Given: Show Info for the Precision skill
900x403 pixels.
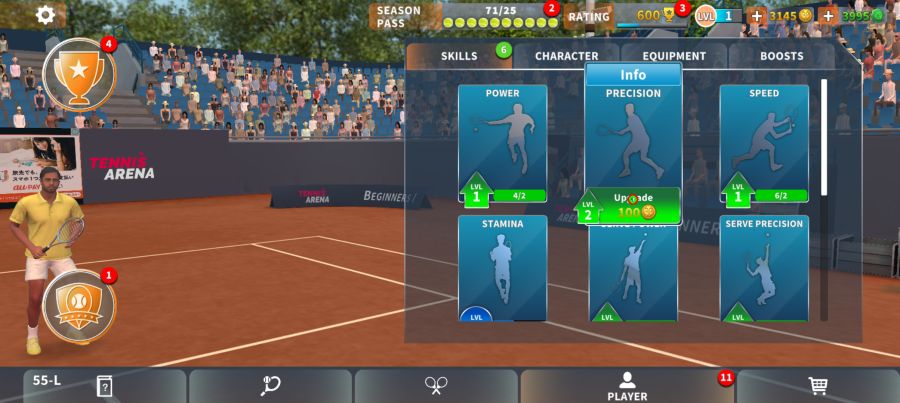Looking at the screenshot, I should tap(633, 75).
